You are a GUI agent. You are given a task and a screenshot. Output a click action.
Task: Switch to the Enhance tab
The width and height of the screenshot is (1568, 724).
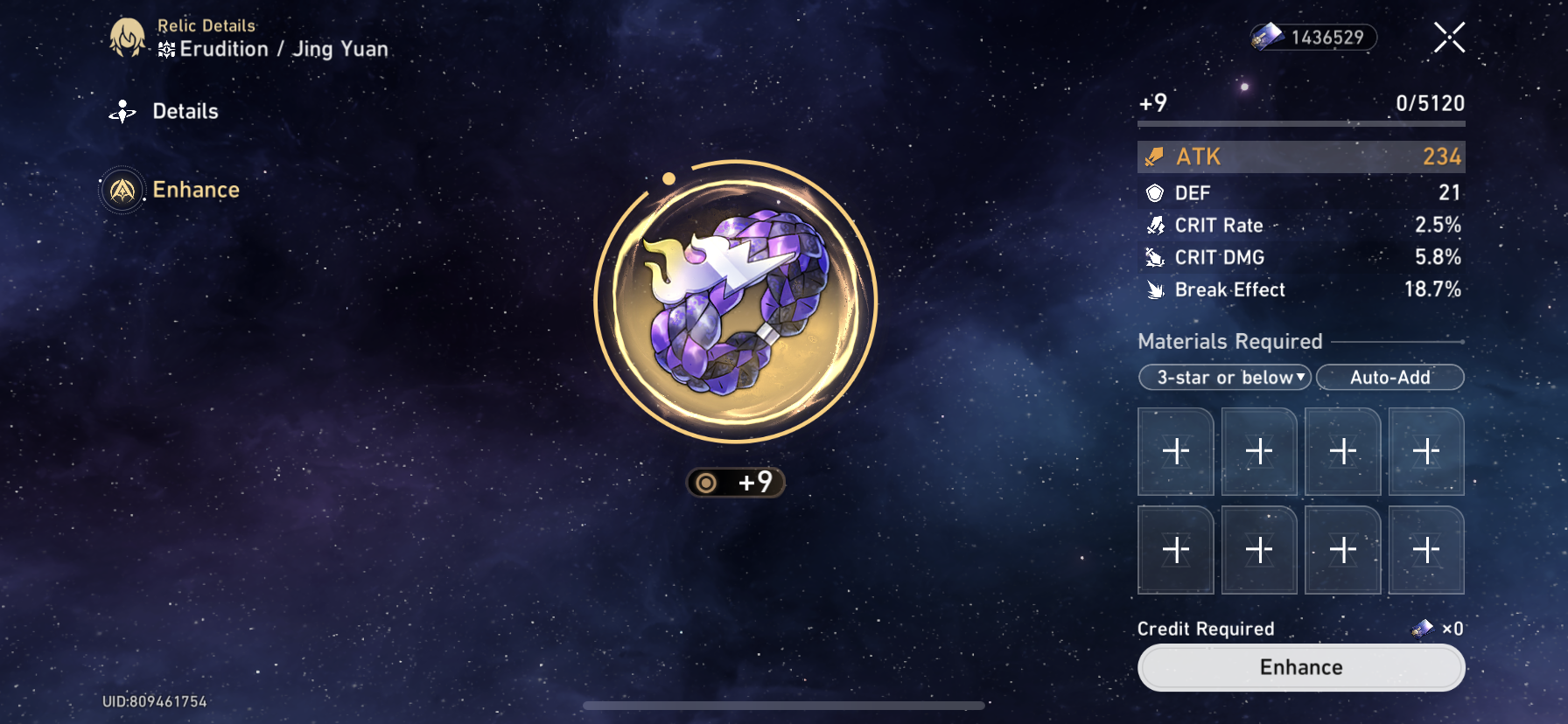196,190
